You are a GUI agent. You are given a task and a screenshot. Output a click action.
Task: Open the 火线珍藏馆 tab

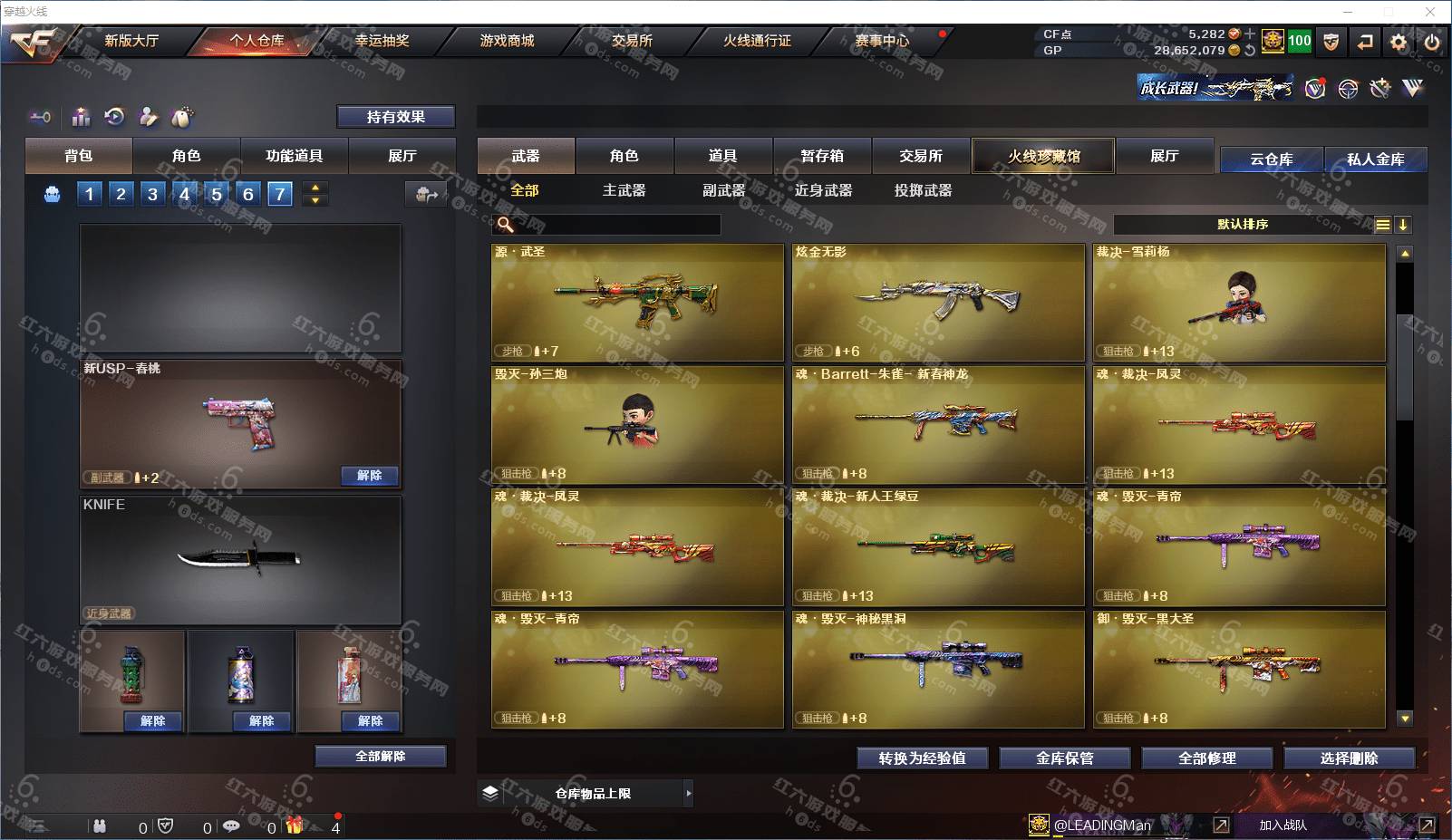click(1043, 156)
